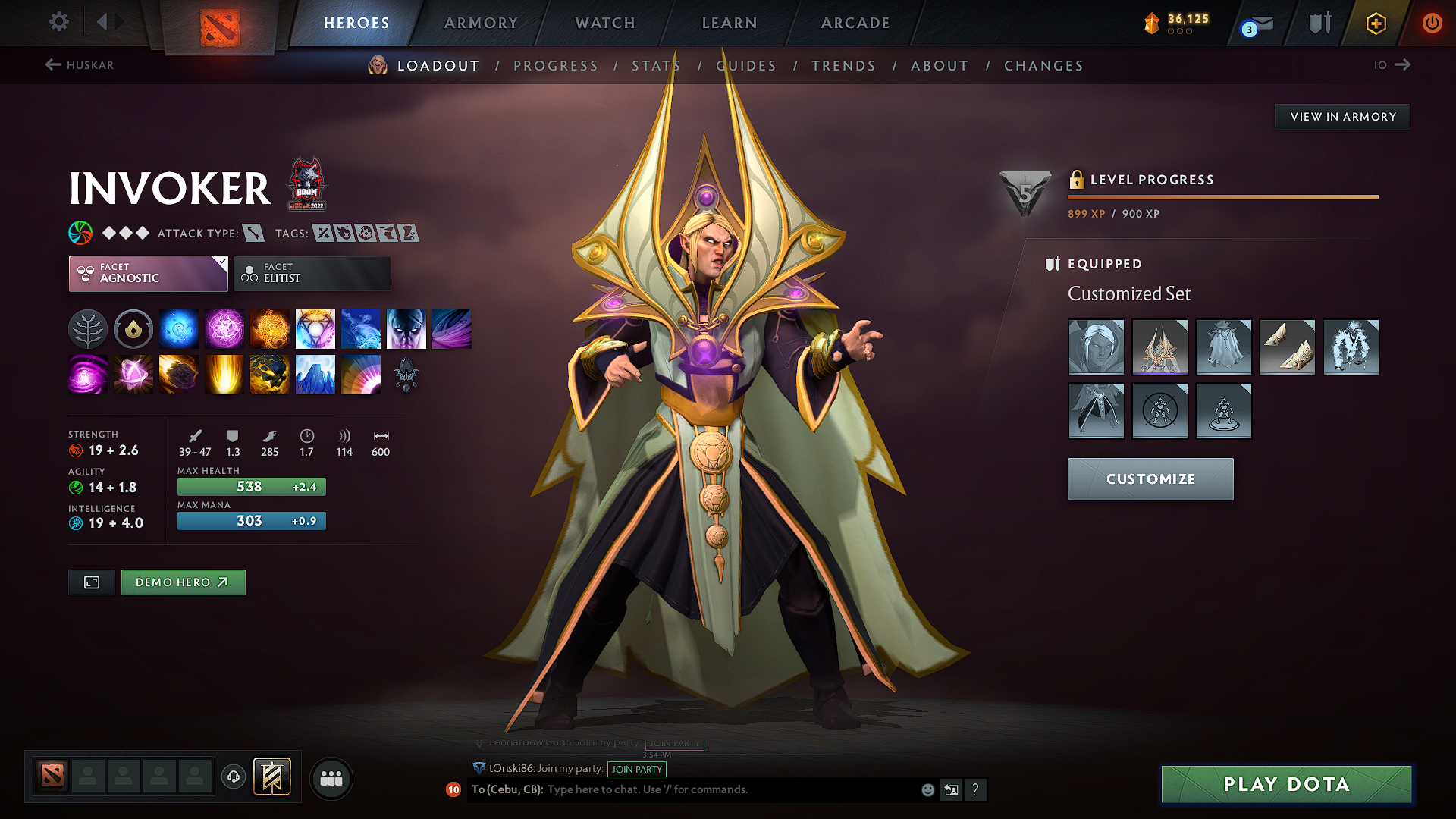
Task: Switch to the ARMORY tab
Action: click(480, 23)
